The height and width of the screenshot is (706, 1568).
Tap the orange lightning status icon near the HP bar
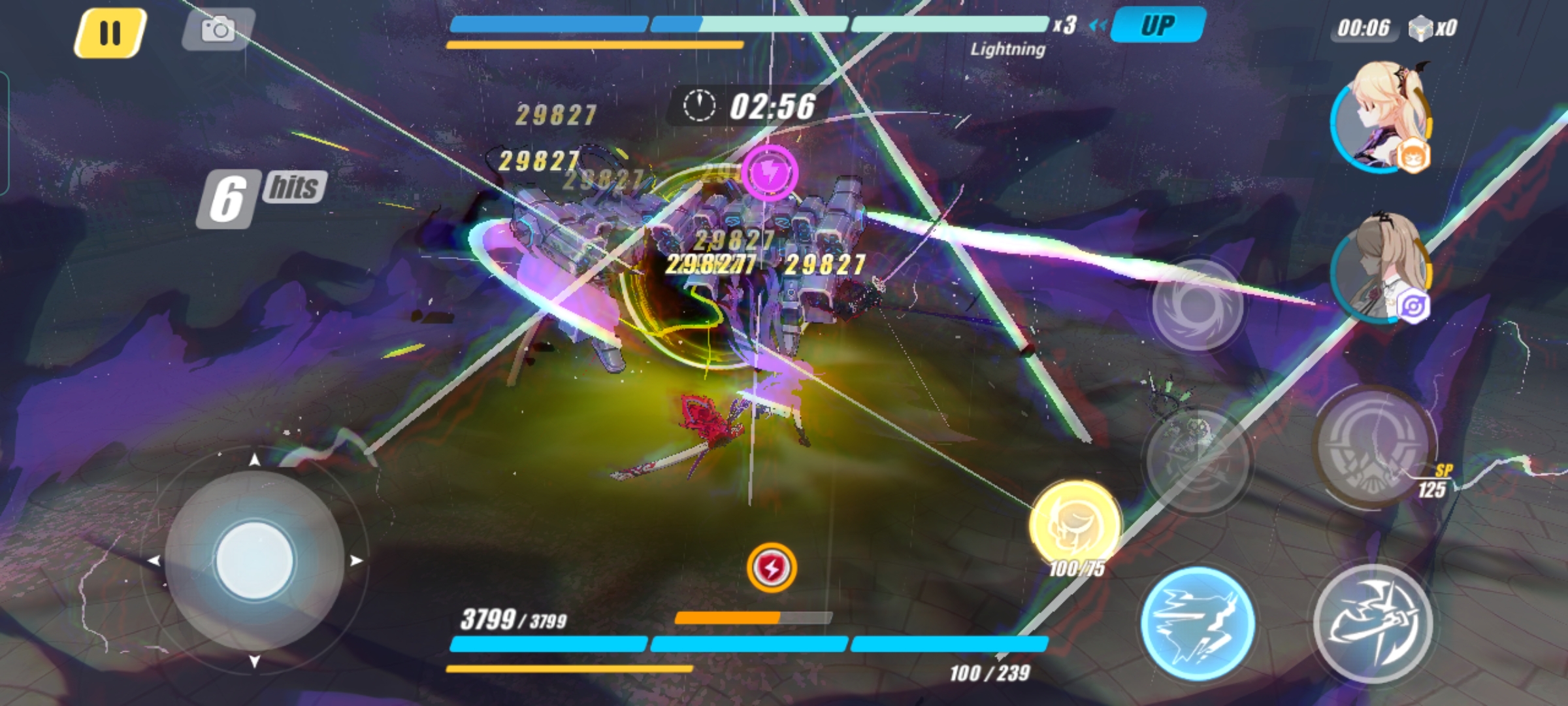click(773, 569)
